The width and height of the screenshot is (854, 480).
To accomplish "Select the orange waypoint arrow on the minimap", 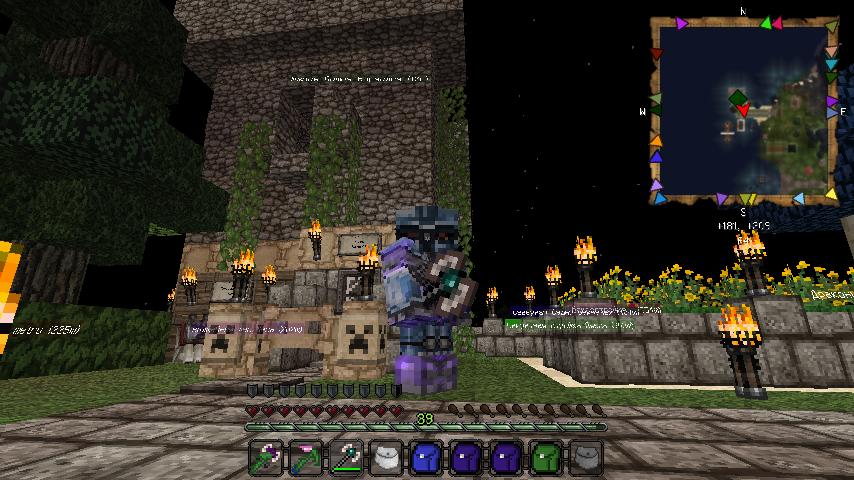I will tap(654, 139).
